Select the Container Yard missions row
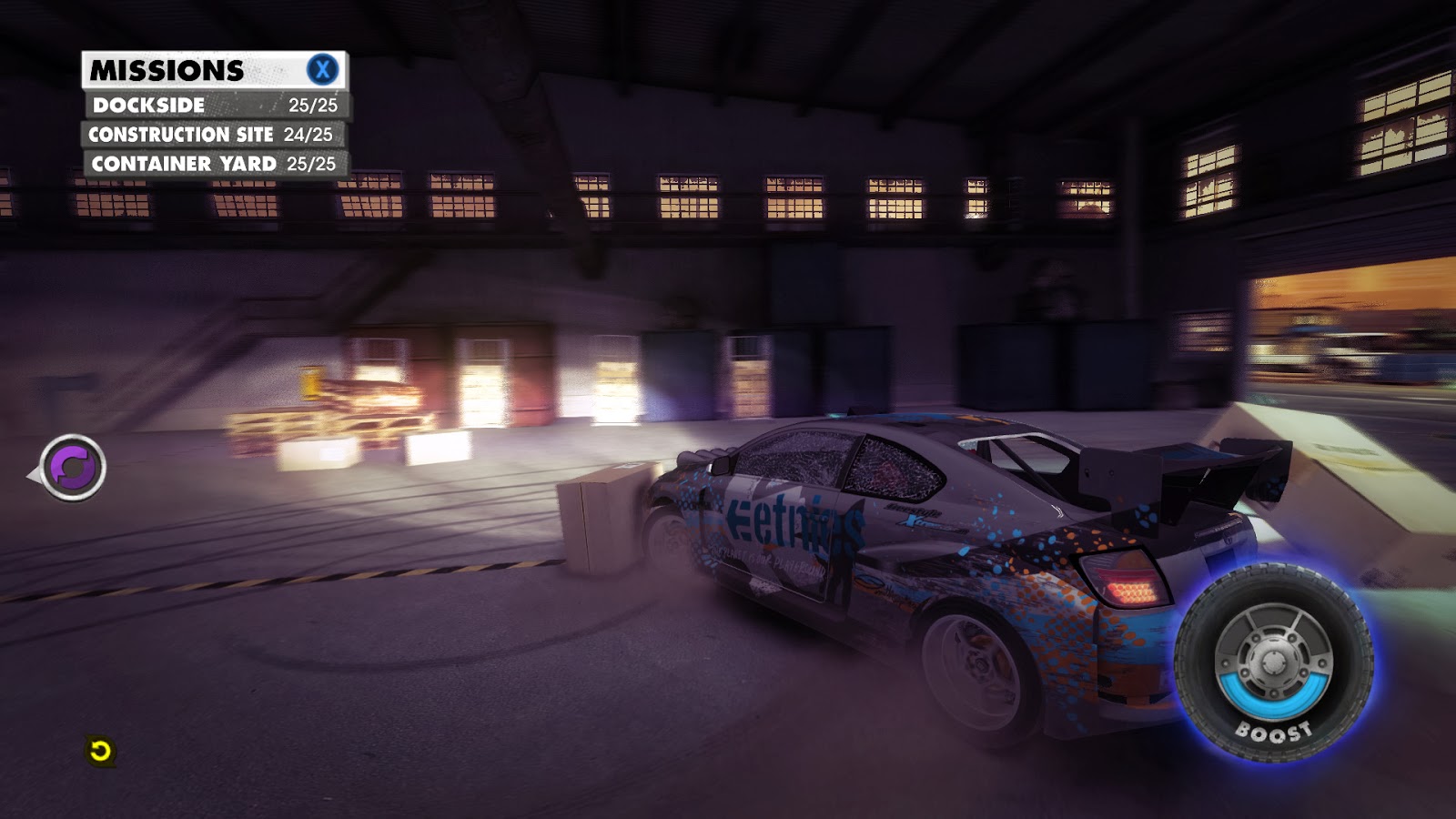Screen dimensions: 1456x819 (215, 164)
